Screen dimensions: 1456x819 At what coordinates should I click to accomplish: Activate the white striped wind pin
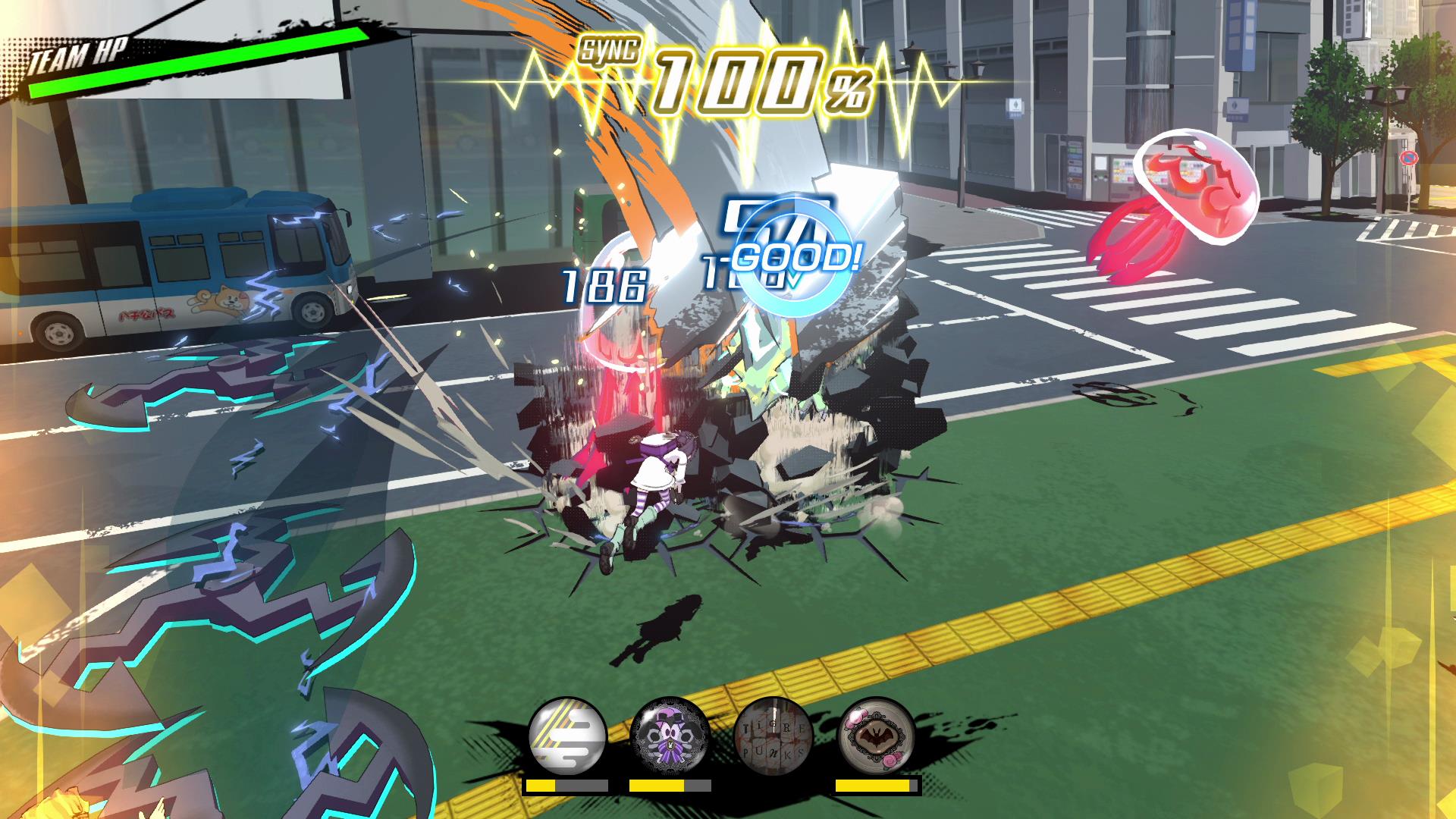tap(567, 736)
